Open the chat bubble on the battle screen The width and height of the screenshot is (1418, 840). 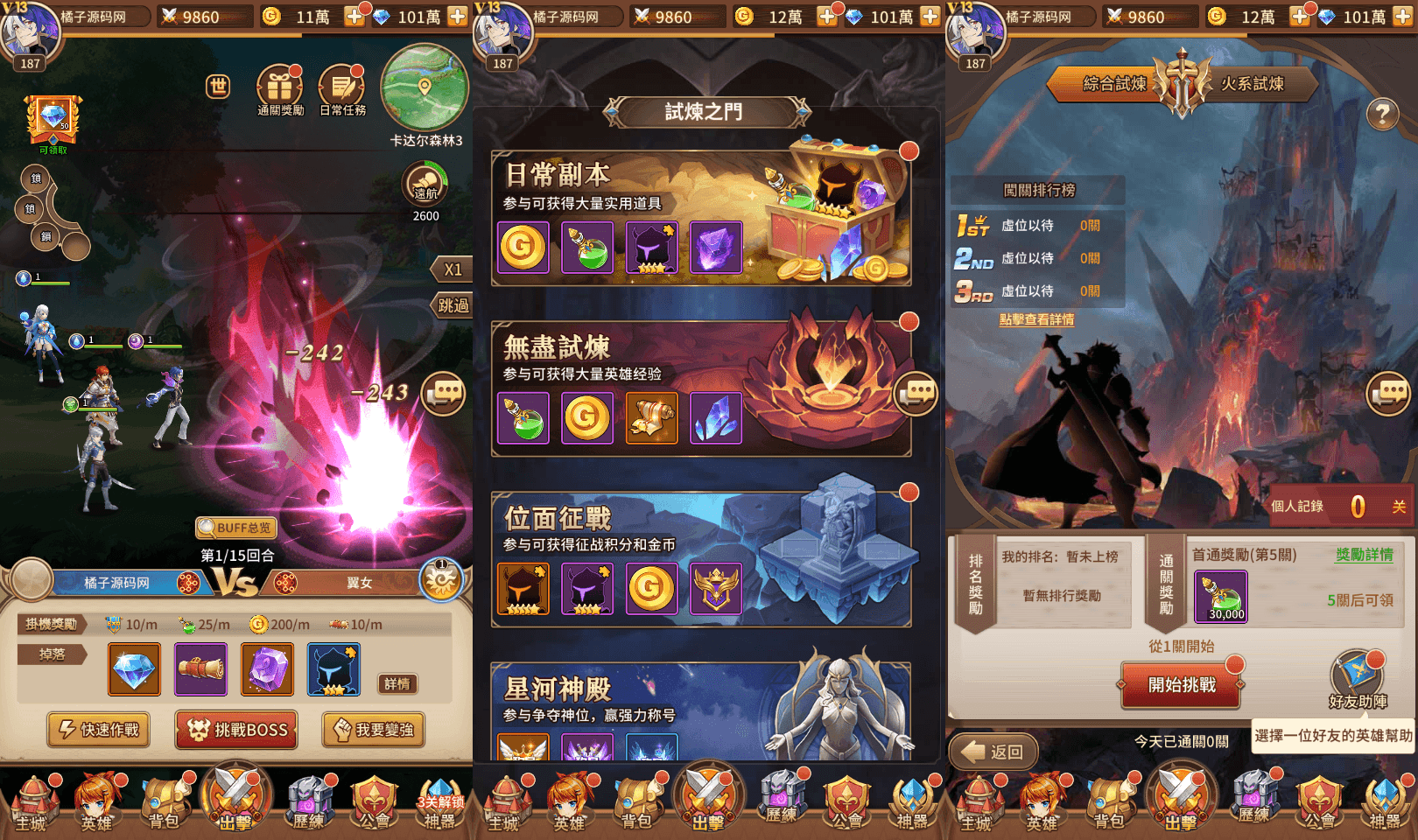[442, 393]
